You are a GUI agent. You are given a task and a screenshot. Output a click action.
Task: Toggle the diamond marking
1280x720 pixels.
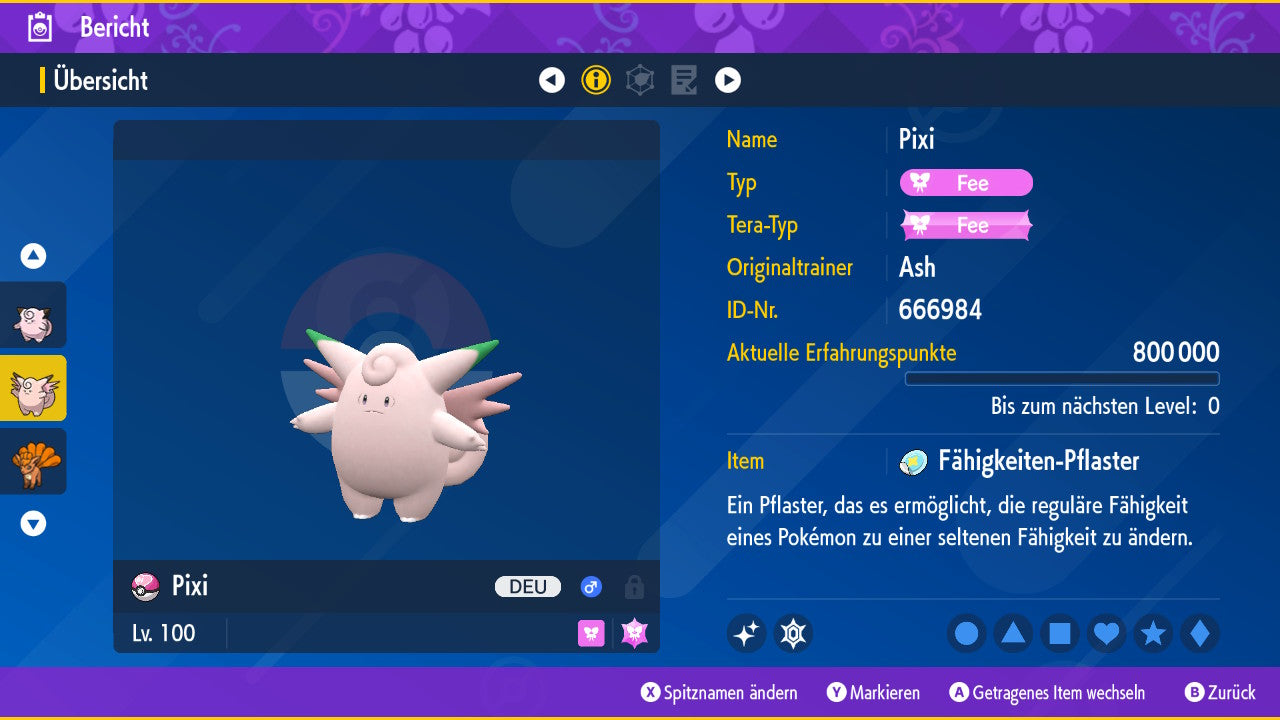tap(1200, 634)
